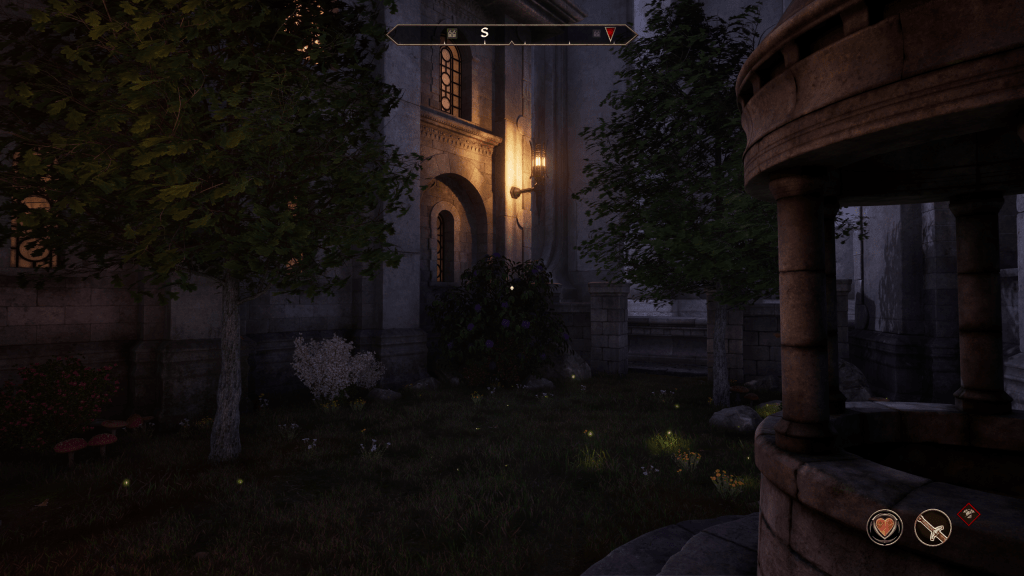The width and height of the screenshot is (1024, 576).
Task: Click the heart health icon
Action: click(884, 527)
